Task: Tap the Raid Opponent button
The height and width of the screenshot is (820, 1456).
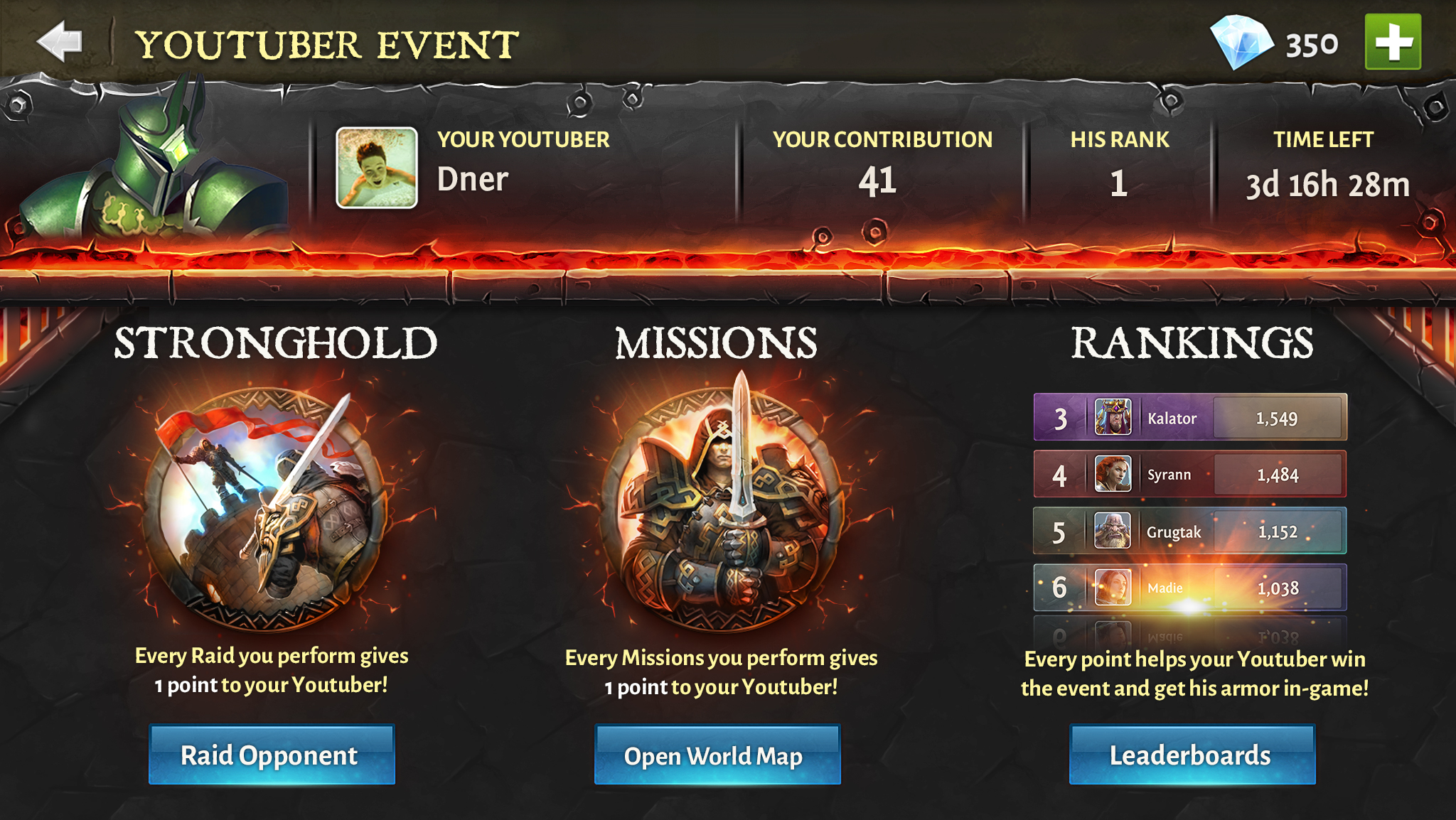Action: (271, 755)
